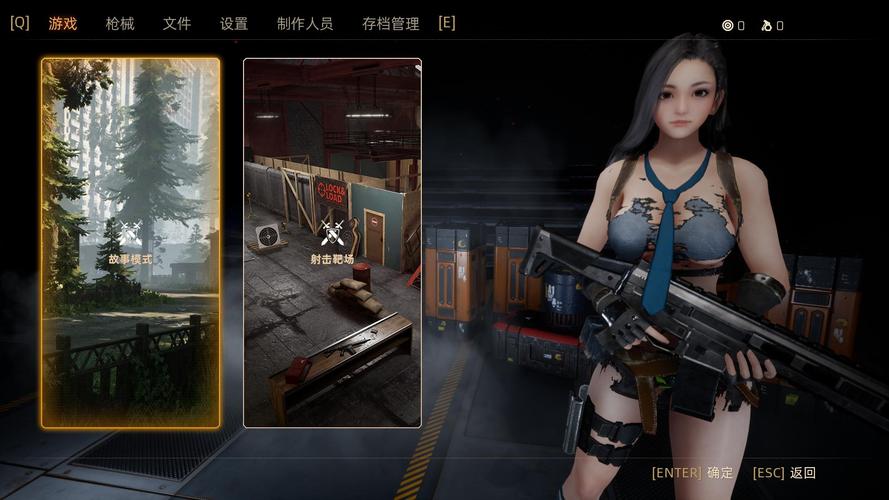Viewport: 889px width, 500px height.
Task: Click the 返回 back button
Action: pyautogui.click(x=784, y=473)
